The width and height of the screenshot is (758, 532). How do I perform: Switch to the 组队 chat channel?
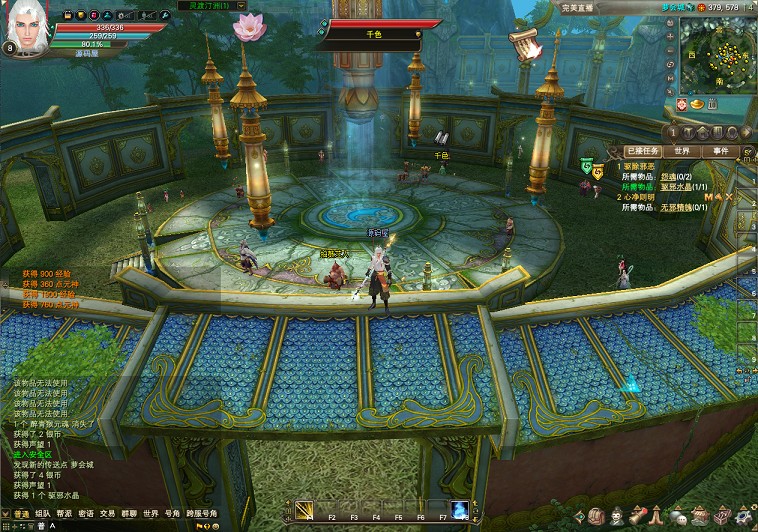click(42, 513)
